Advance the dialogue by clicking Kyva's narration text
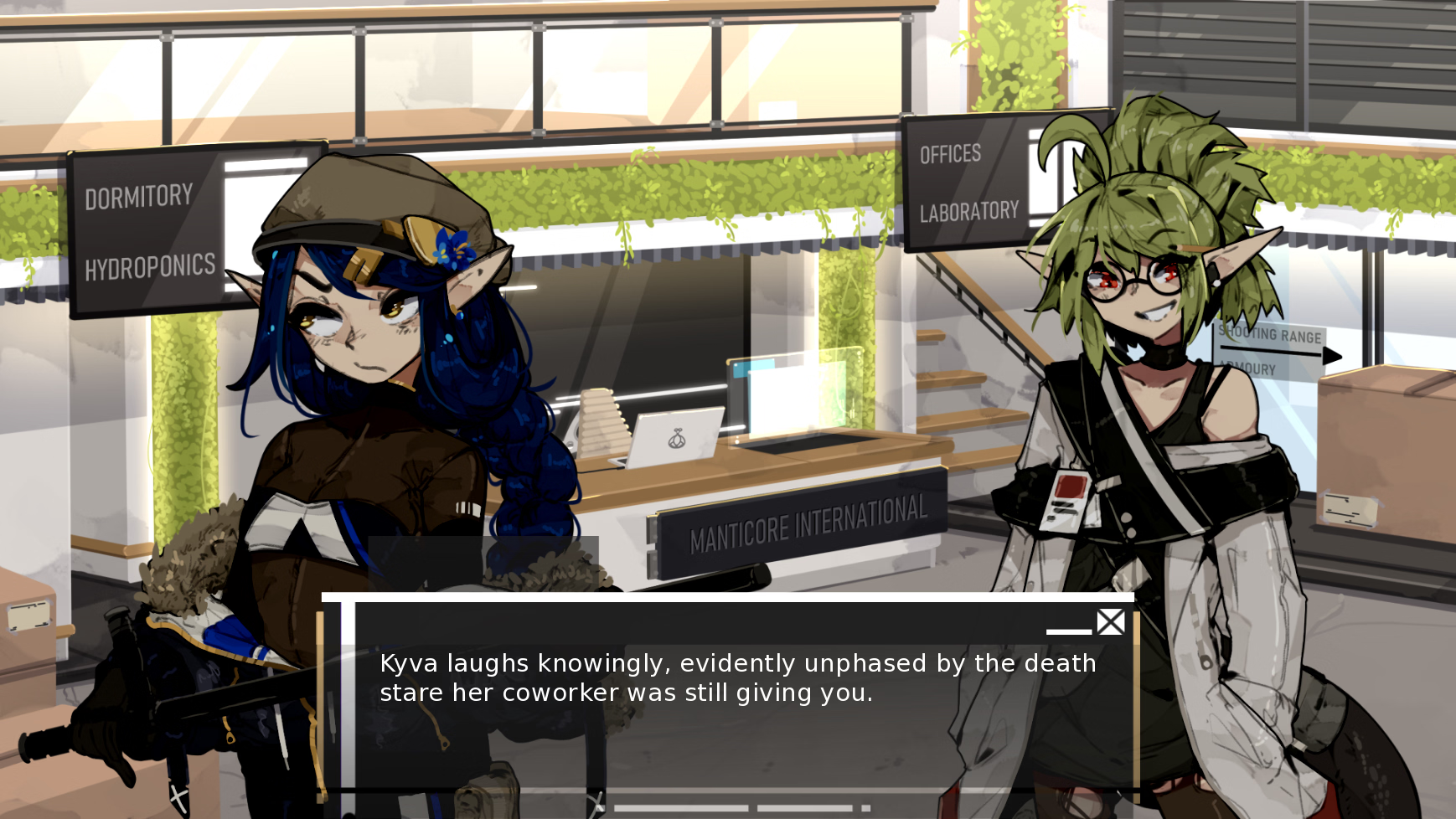This screenshot has width=1456, height=819. [x=737, y=678]
